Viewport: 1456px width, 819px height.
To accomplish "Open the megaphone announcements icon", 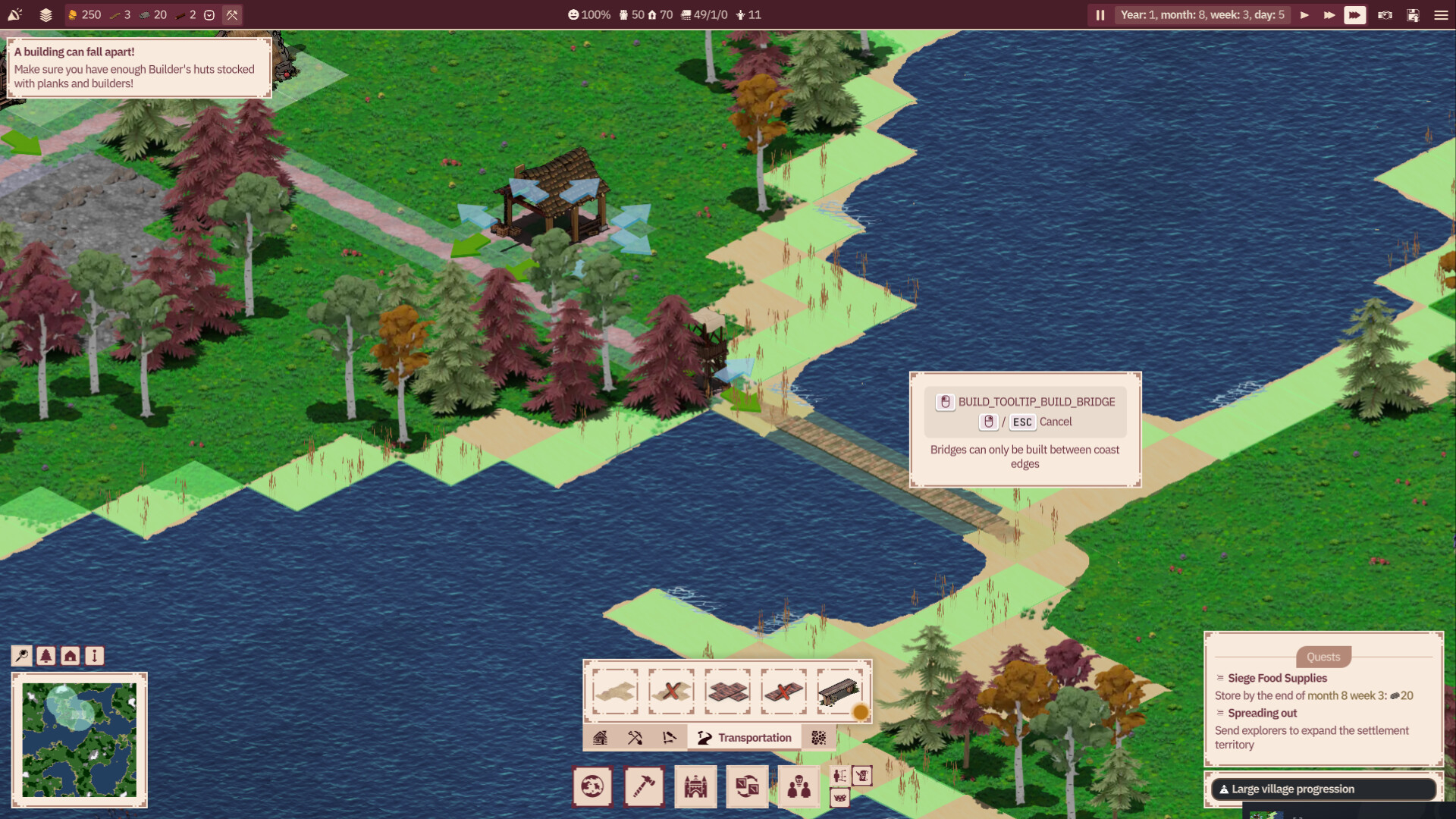I will (x=15, y=15).
